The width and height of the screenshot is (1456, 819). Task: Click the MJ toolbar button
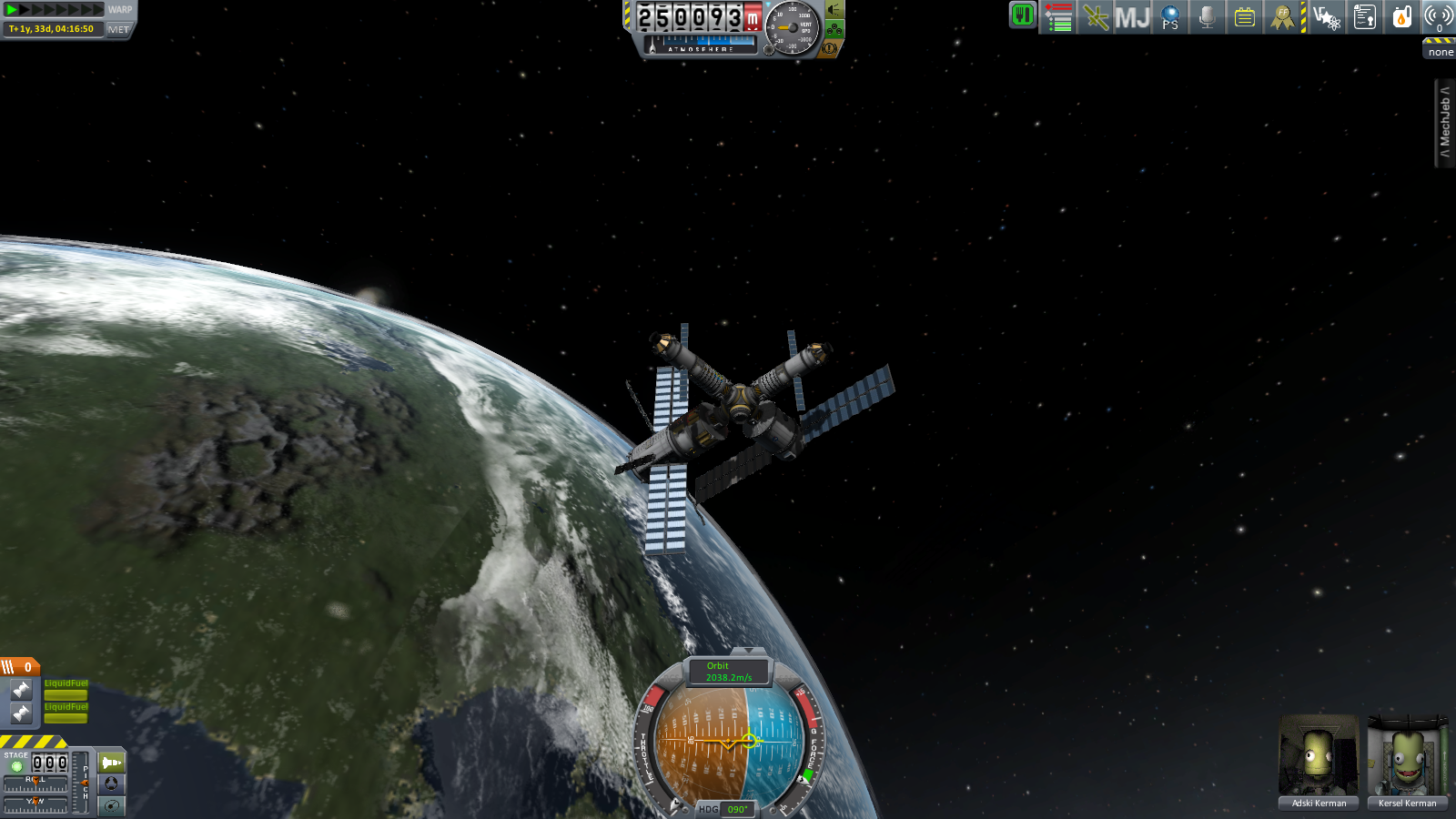click(x=1132, y=17)
